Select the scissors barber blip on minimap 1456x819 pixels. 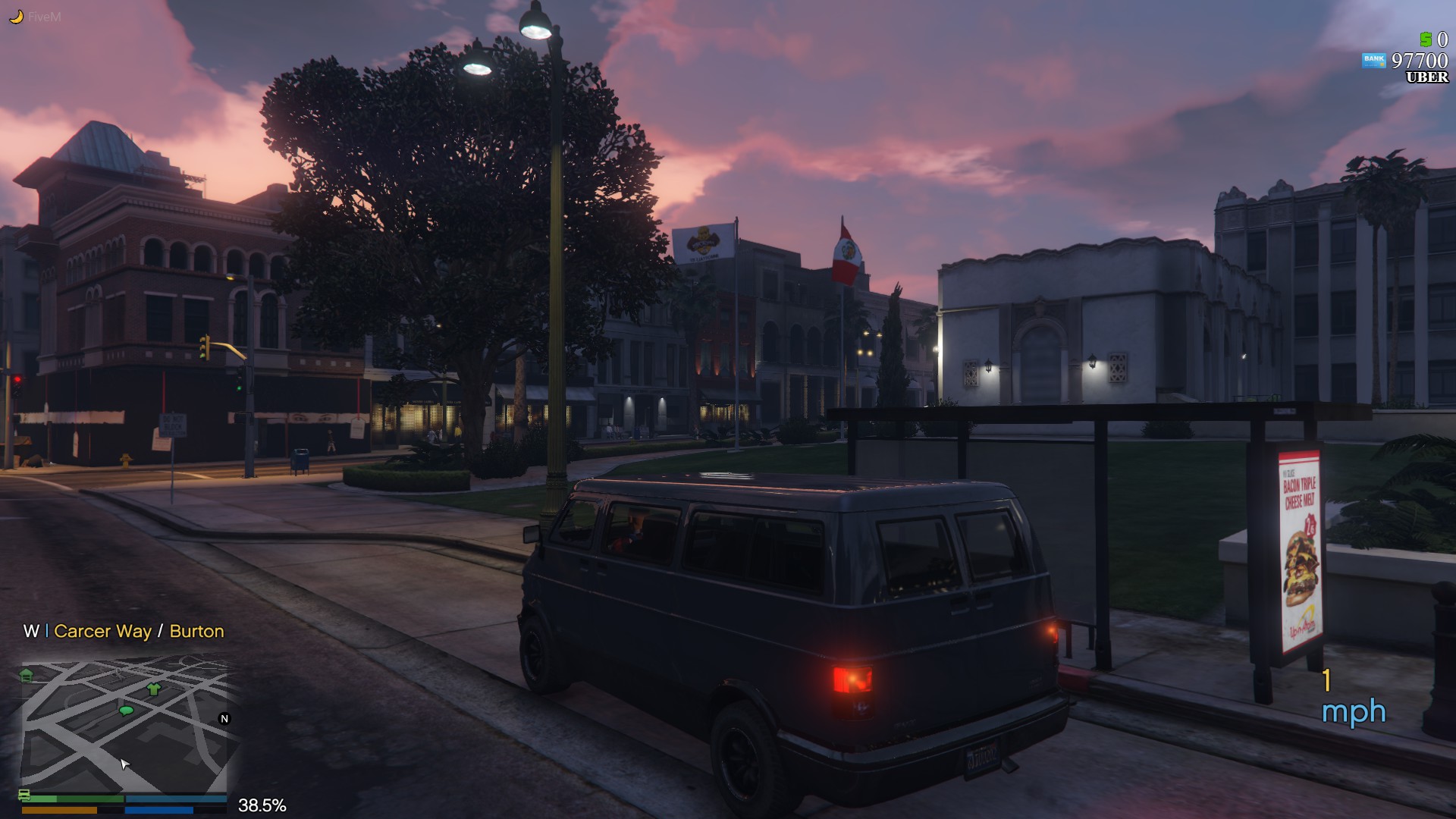[118, 674]
